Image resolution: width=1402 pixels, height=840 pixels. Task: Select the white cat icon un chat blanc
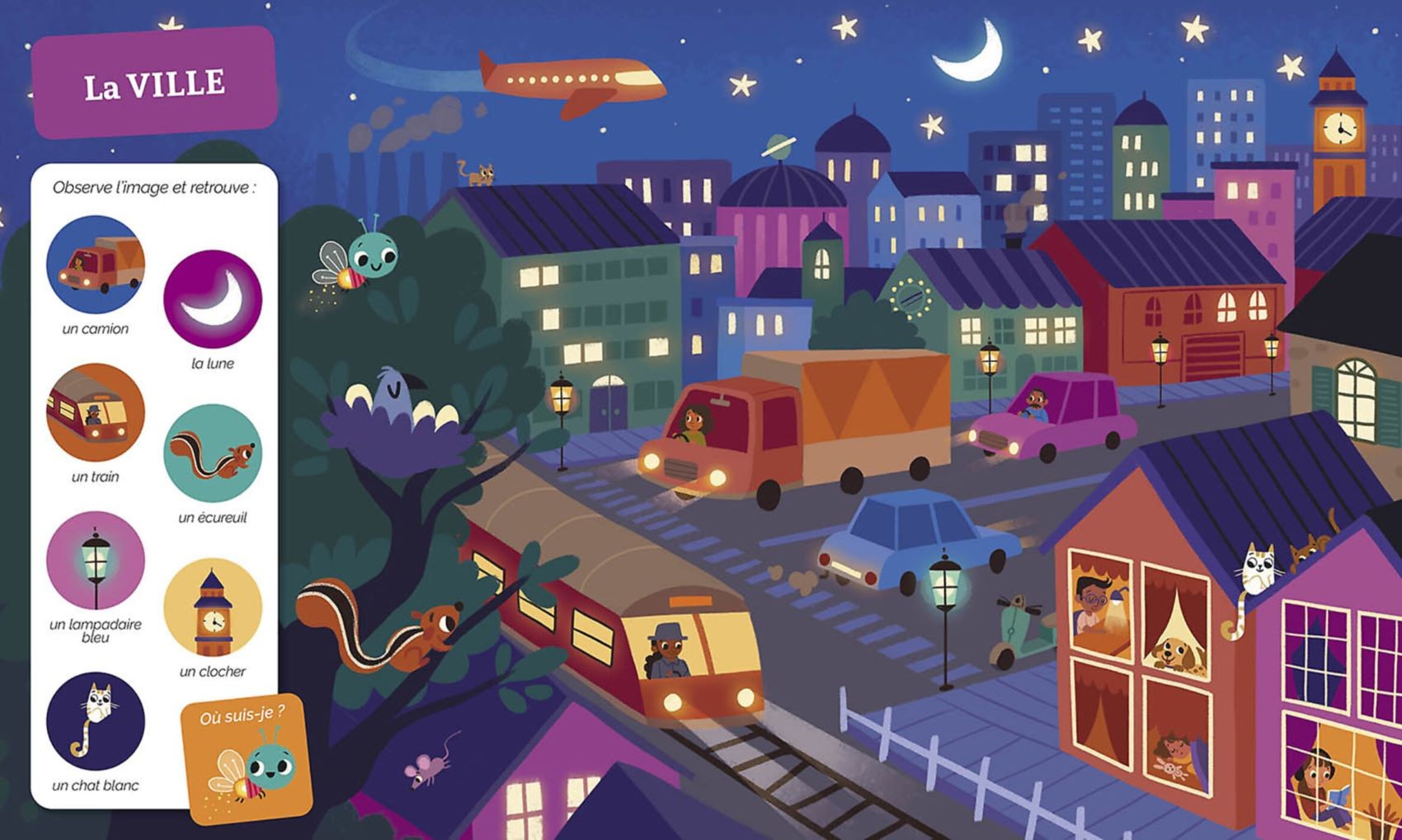(x=96, y=721)
